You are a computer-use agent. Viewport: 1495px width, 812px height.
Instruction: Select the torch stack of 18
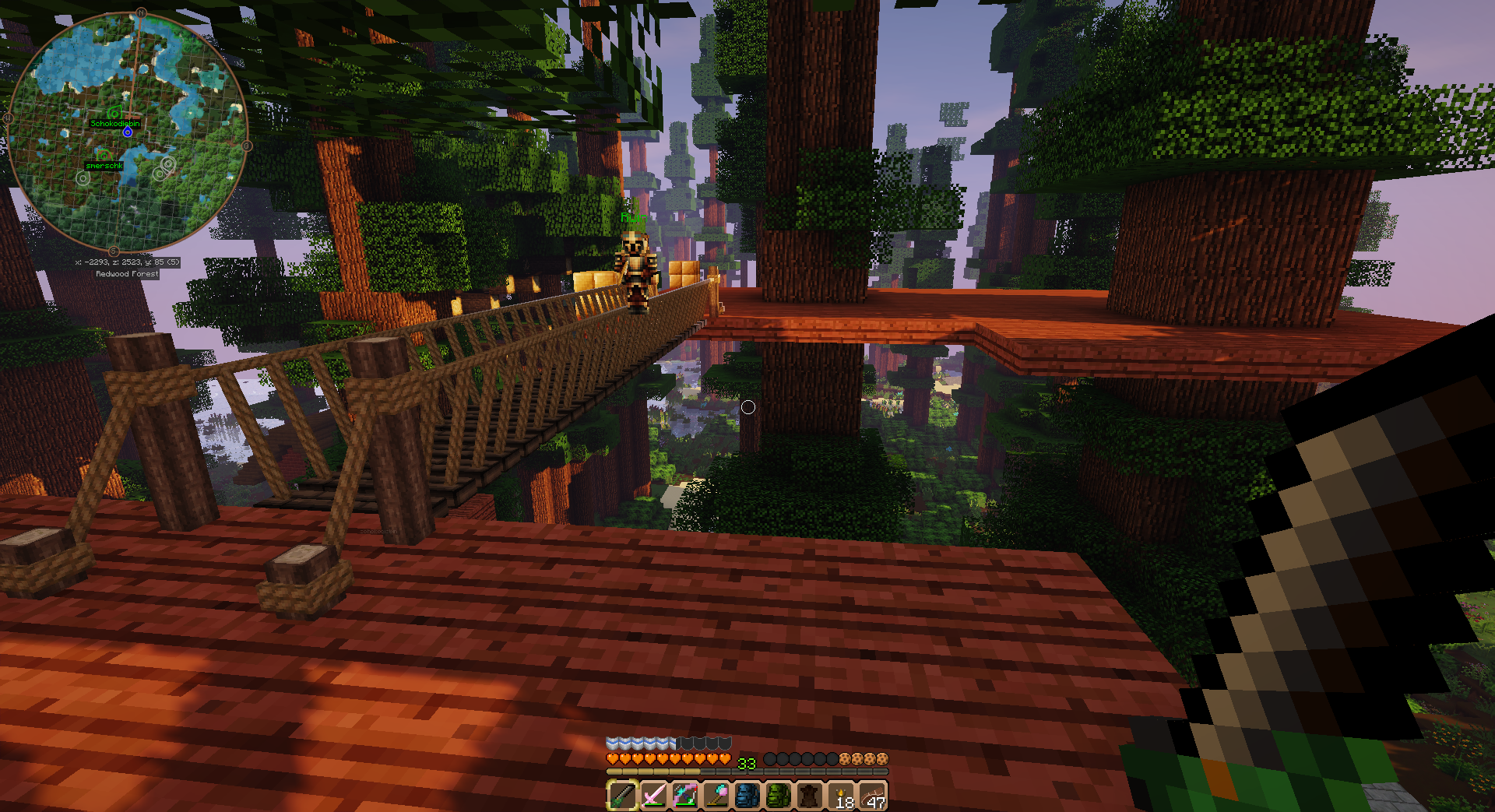click(x=842, y=796)
